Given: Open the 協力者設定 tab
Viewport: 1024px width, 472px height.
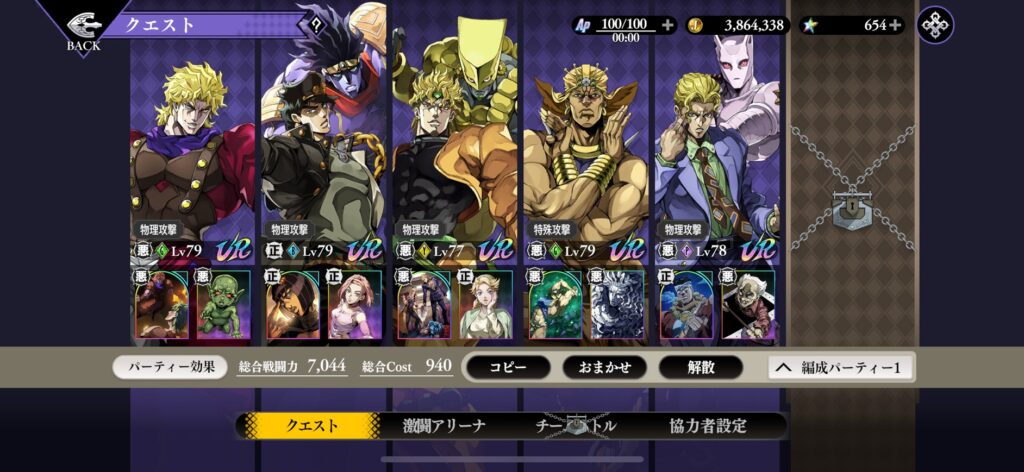Looking at the screenshot, I should [x=708, y=425].
